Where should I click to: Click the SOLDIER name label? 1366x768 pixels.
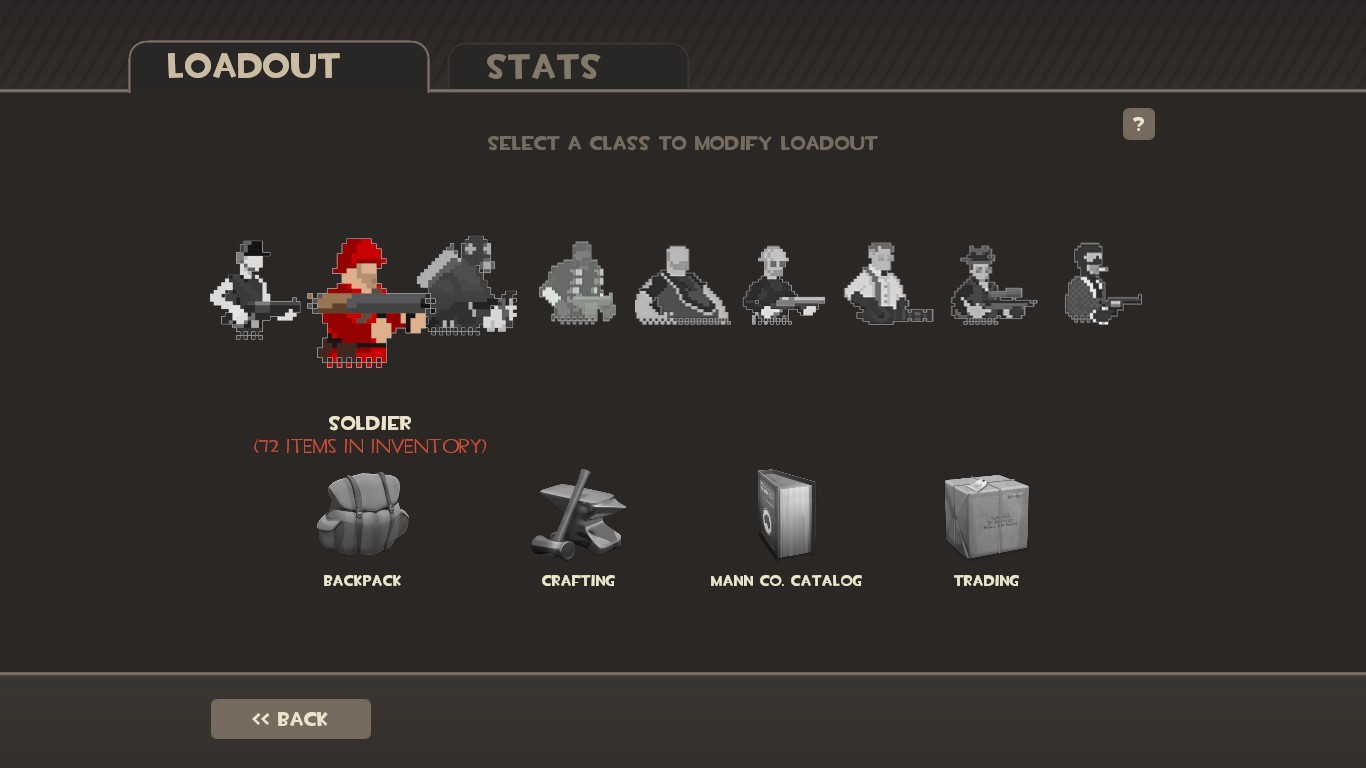[x=370, y=423]
